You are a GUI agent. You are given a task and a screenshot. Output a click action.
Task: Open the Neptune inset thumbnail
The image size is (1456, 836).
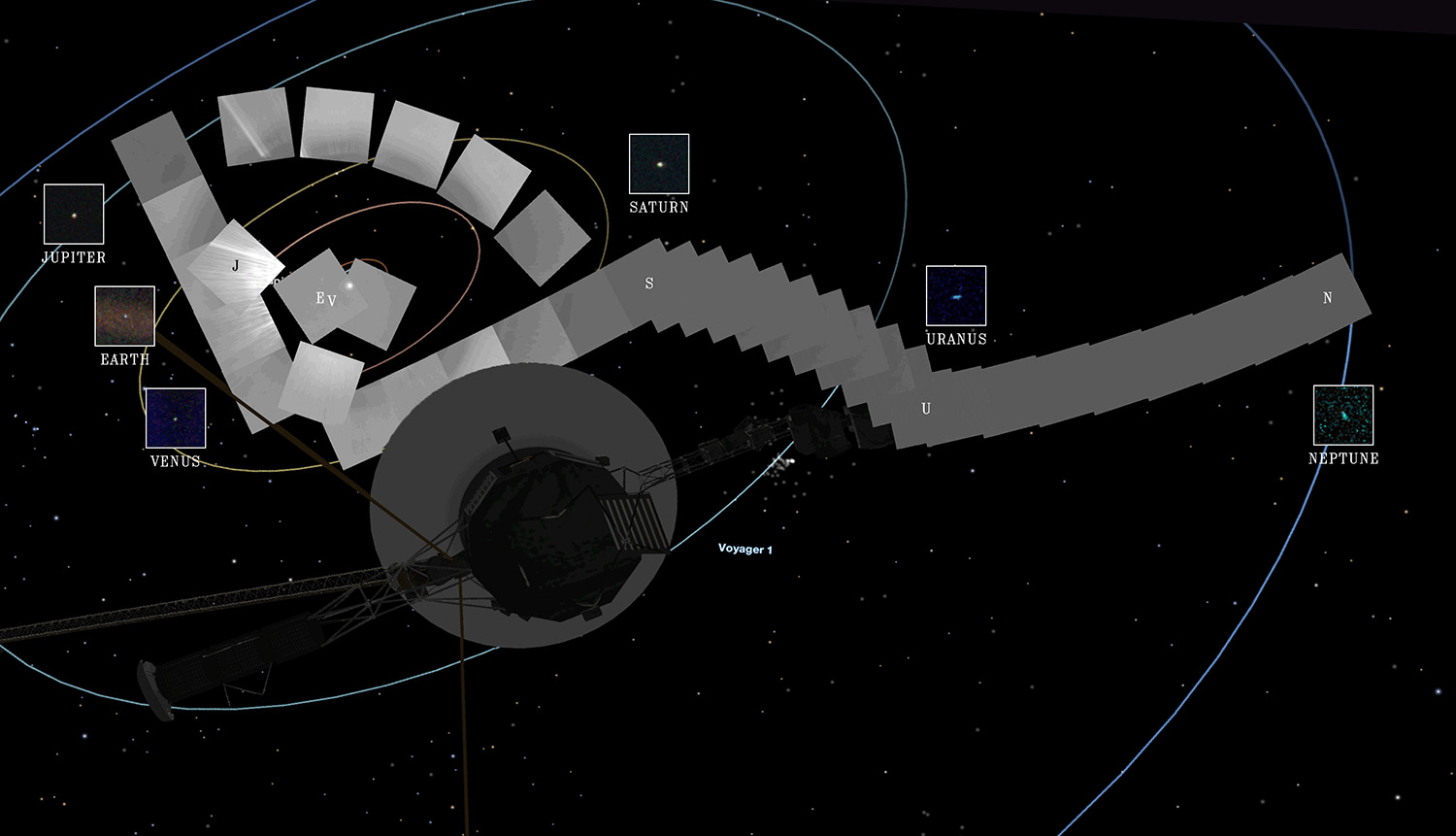(x=1343, y=415)
